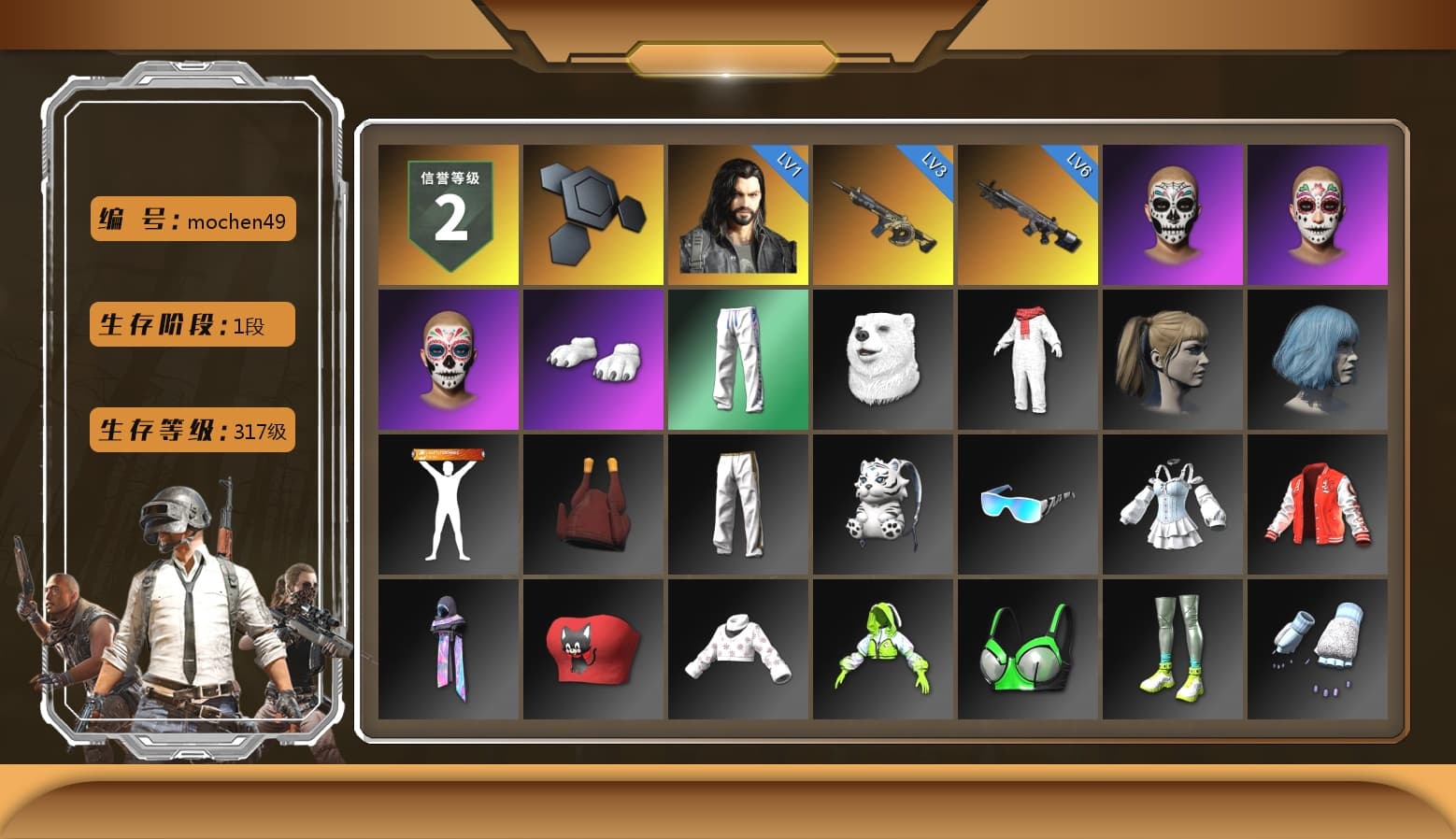This screenshot has width=1456, height=839.
Task: Click the mochen49 account ID label
Action: pyautogui.click(x=192, y=219)
